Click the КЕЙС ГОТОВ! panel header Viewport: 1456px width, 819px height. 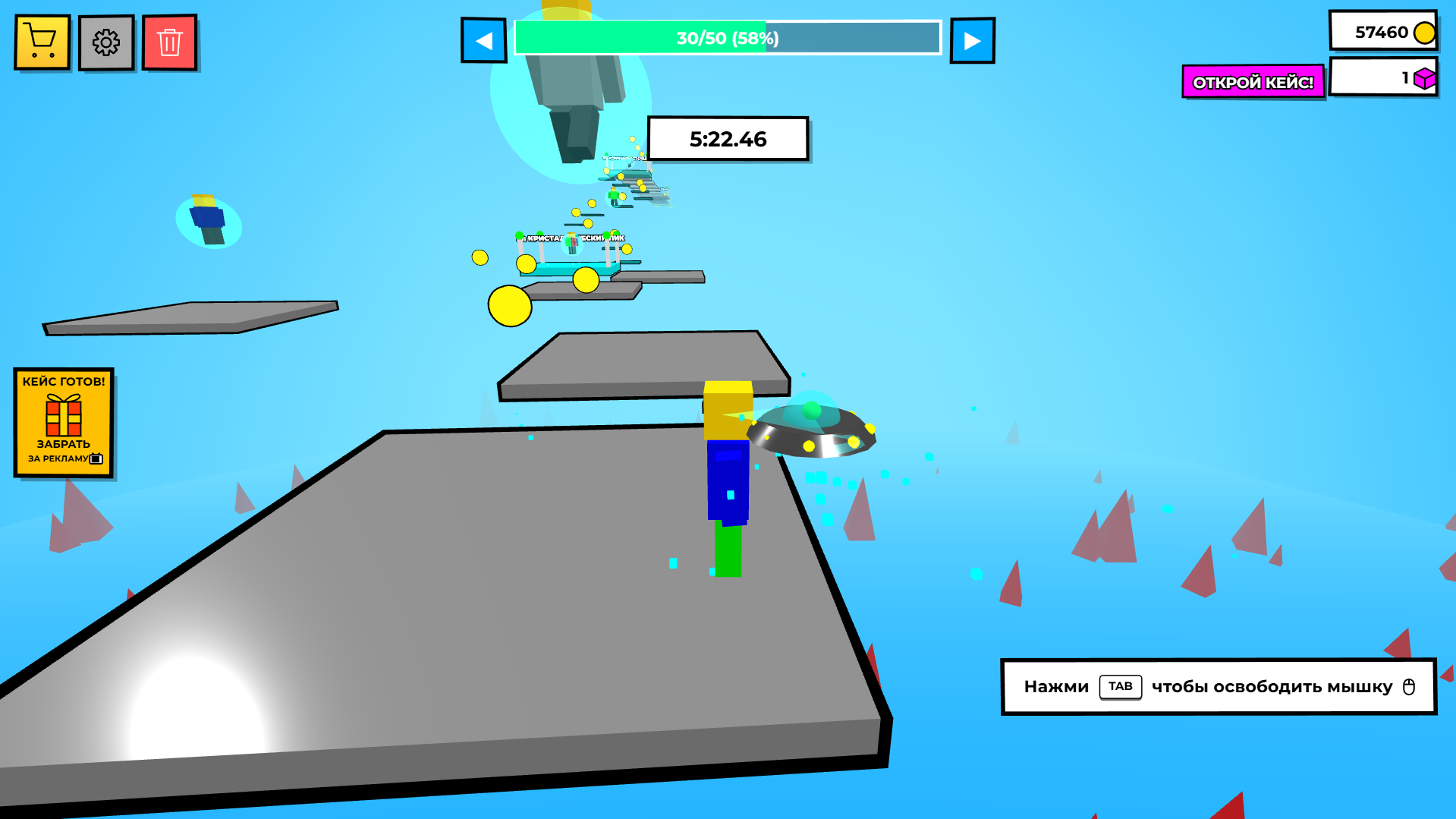point(63,380)
